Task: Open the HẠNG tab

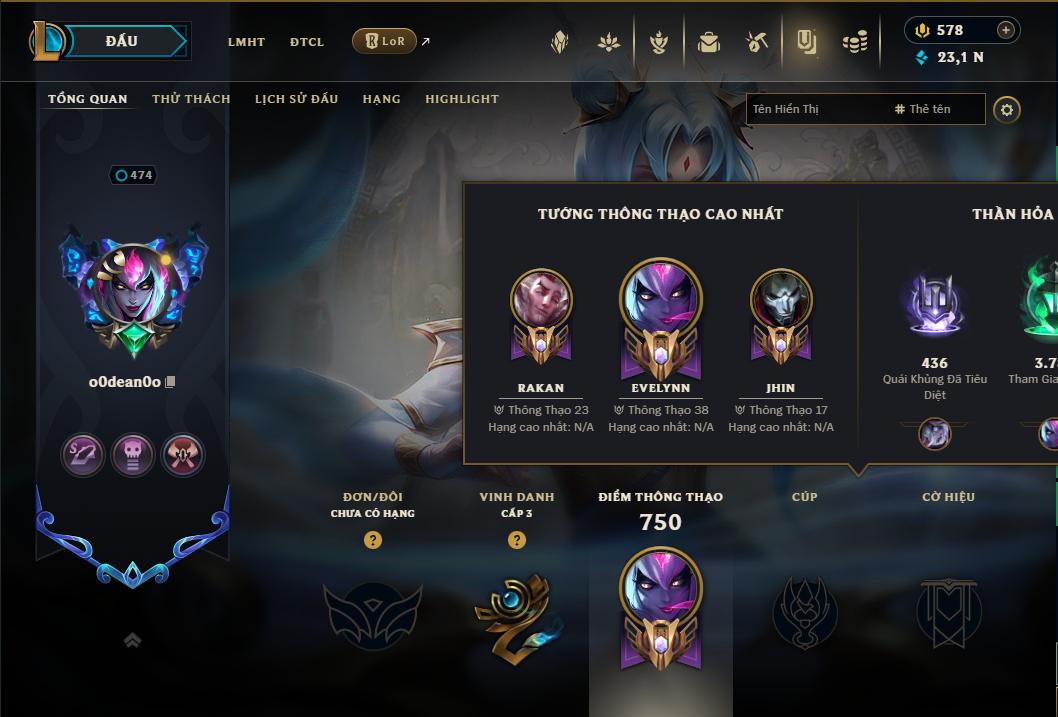Action: pyautogui.click(x=381, y=99)
